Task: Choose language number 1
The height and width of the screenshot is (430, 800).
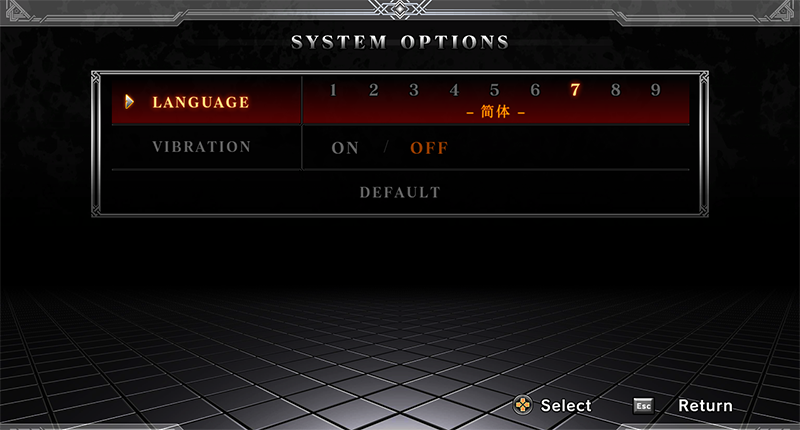Action: [333, 90]
